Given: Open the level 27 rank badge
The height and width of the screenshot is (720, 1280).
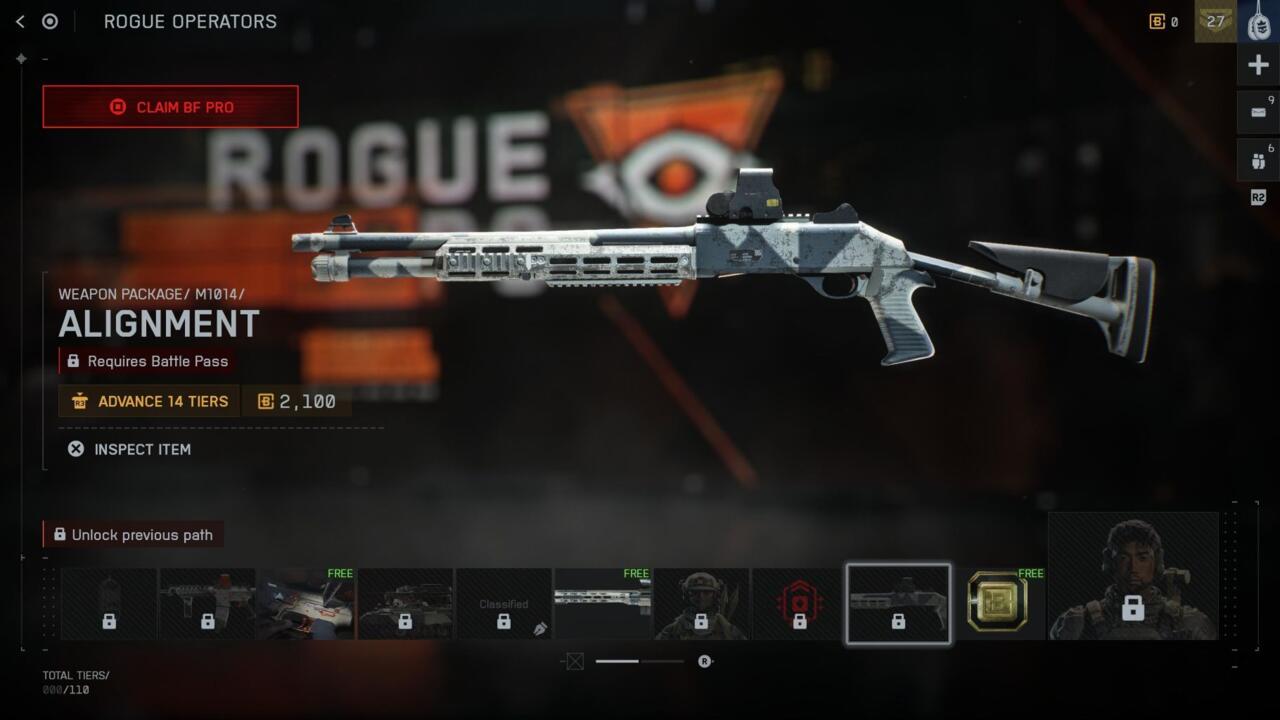Looking at the screenshot, I should pos(1215,21).
